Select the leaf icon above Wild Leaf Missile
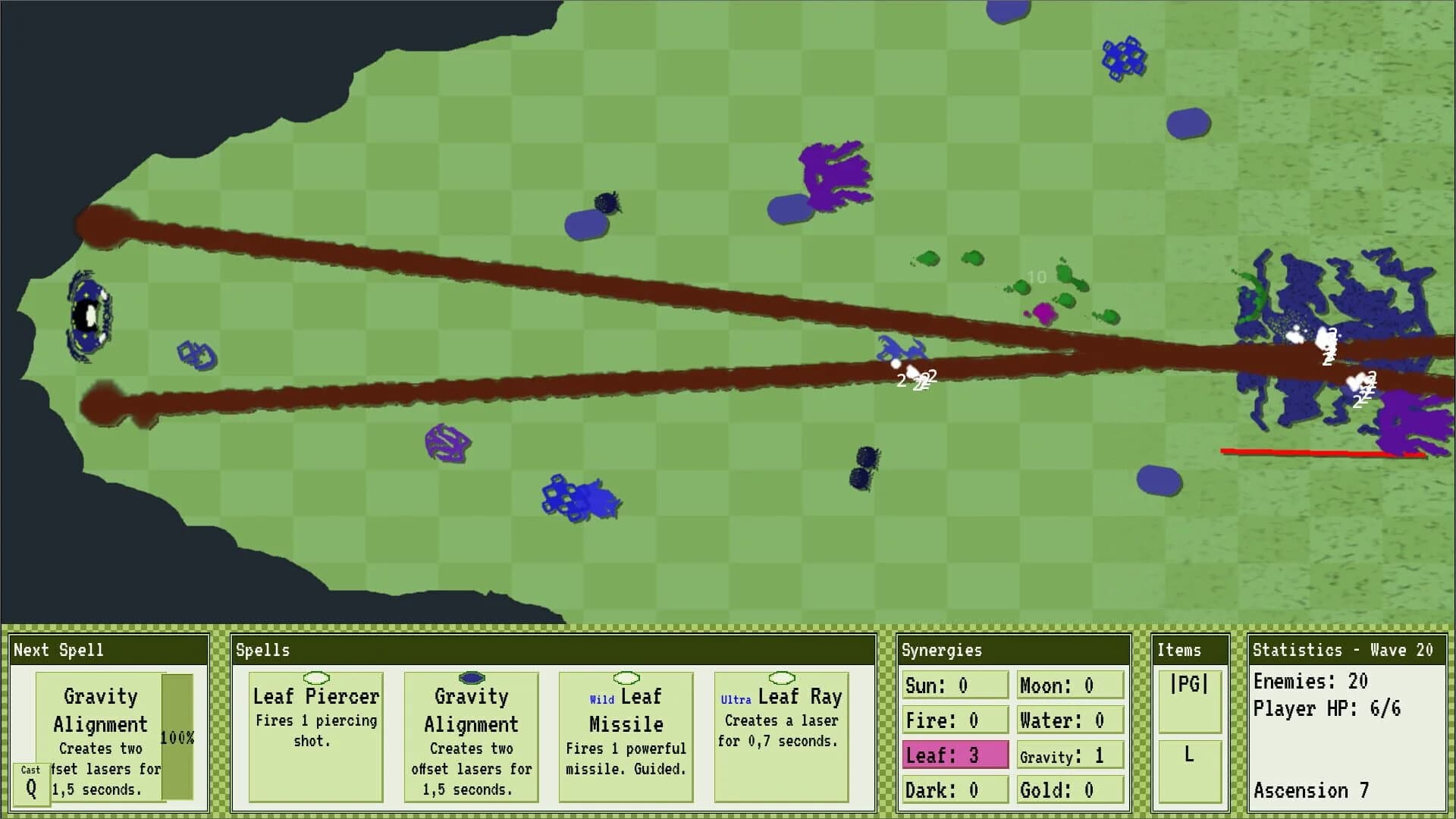The height and width of the screenshot is (819, 1456). tap(626, 679)
